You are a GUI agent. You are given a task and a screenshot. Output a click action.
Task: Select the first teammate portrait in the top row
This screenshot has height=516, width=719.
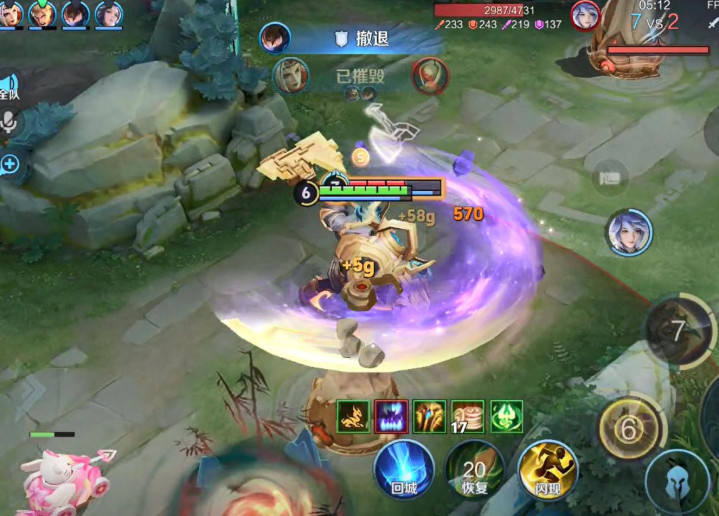[x=10, y=13]
